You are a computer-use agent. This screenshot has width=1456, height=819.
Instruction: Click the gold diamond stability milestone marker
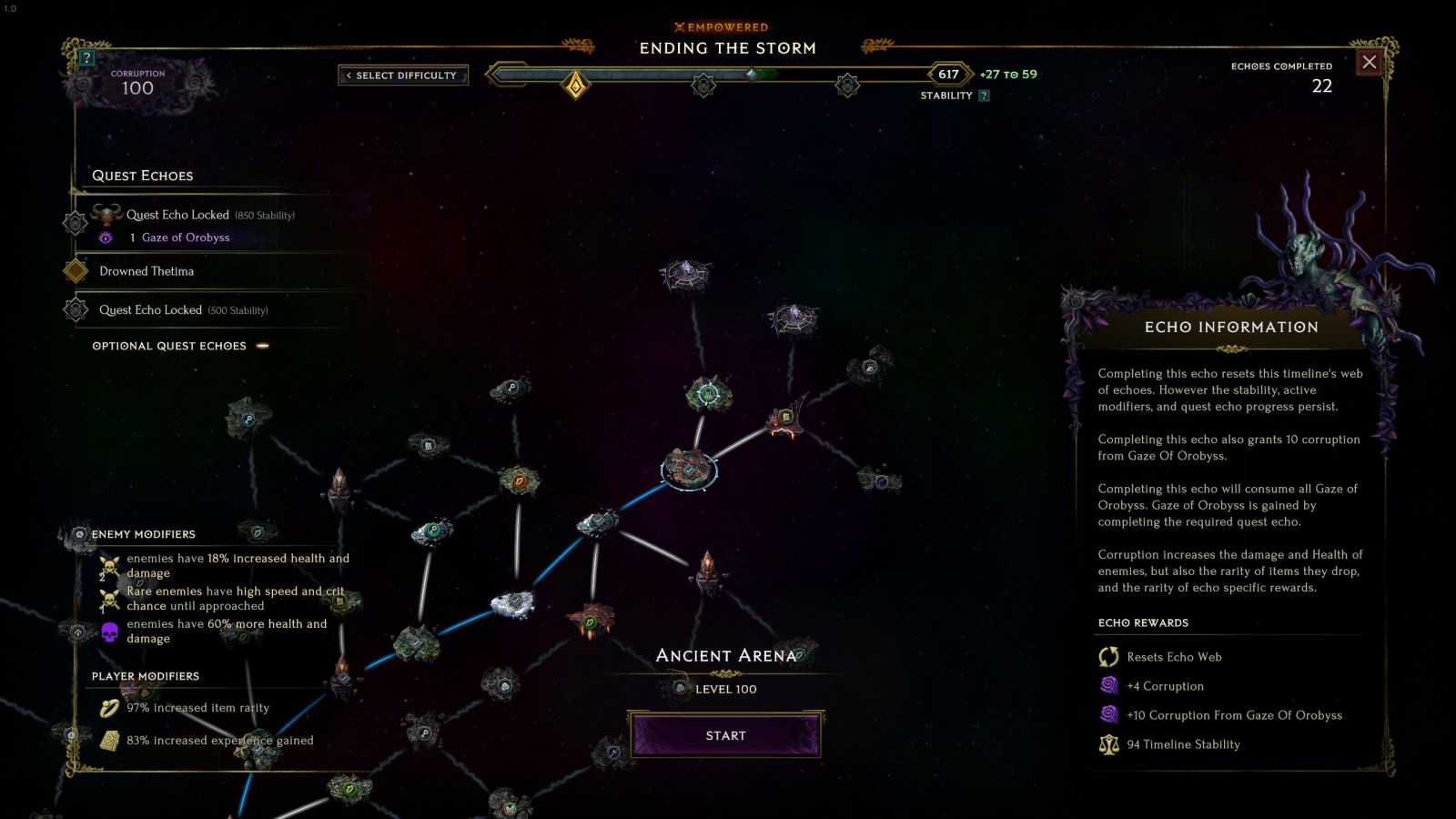575,86
